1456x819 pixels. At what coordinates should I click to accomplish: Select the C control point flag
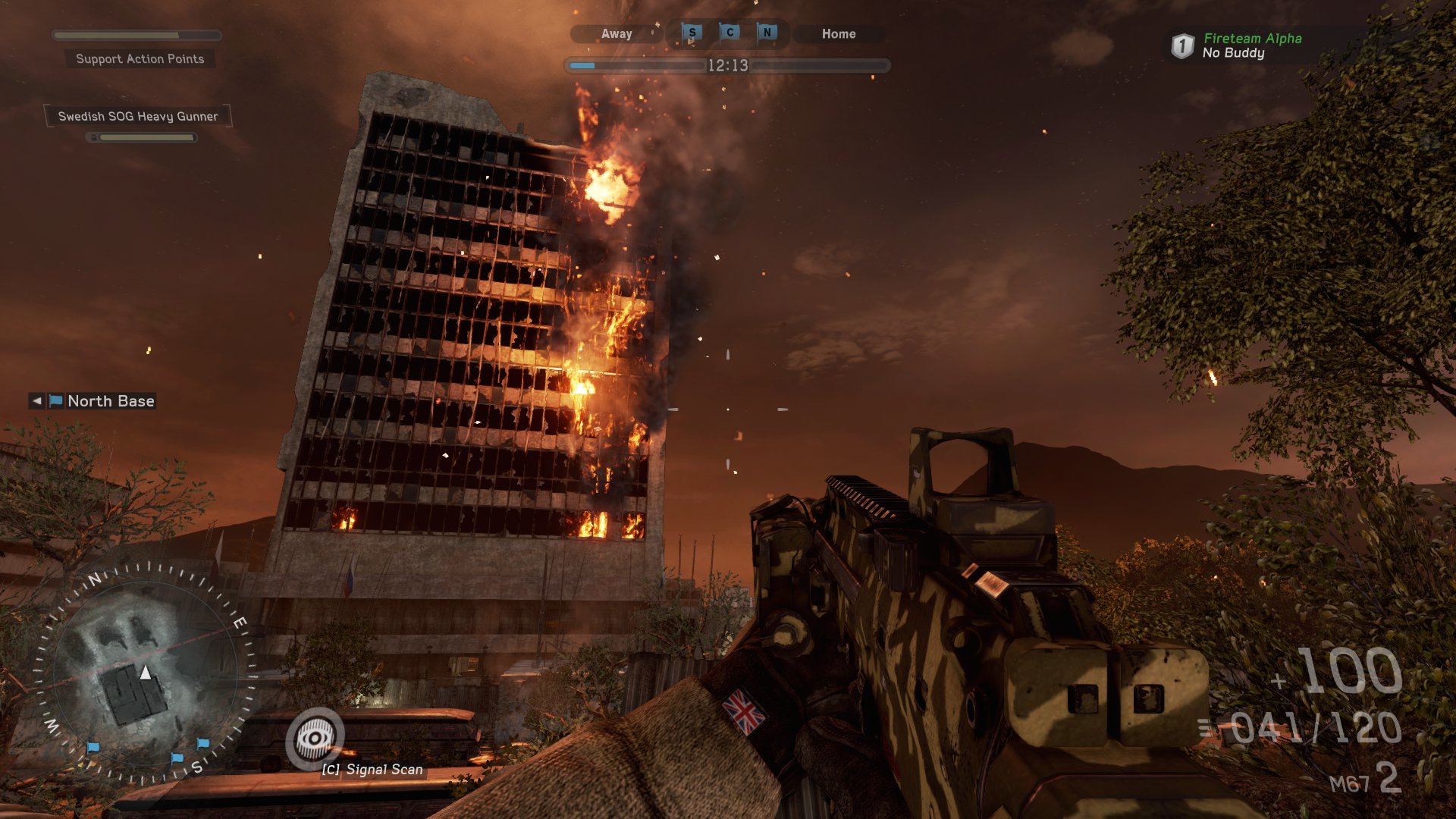[730, 33]
